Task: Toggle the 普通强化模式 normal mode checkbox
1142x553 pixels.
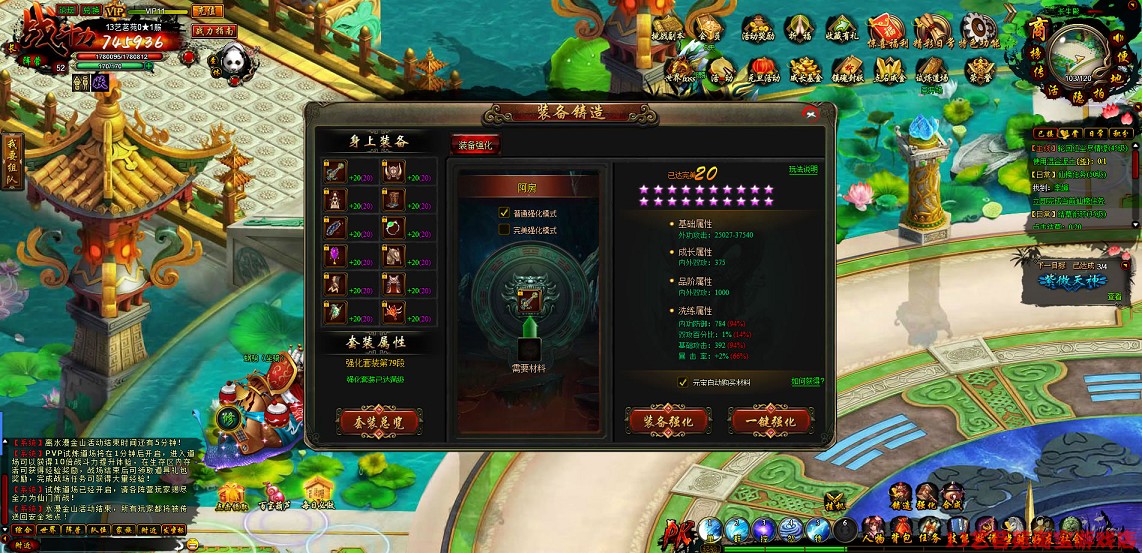Action: (504, 213)
